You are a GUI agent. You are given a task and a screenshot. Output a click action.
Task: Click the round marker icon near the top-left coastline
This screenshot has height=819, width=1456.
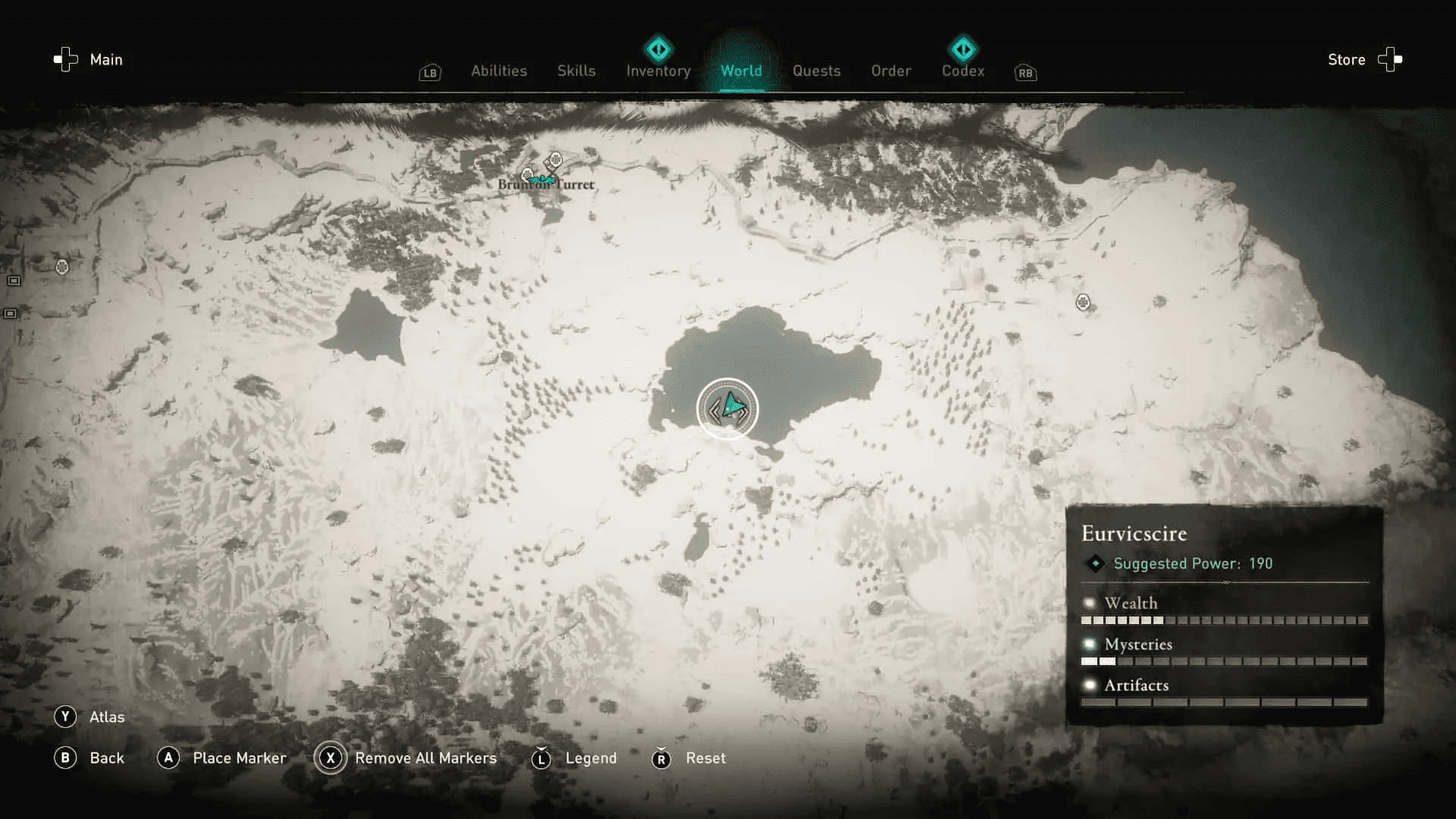[62, 267]
